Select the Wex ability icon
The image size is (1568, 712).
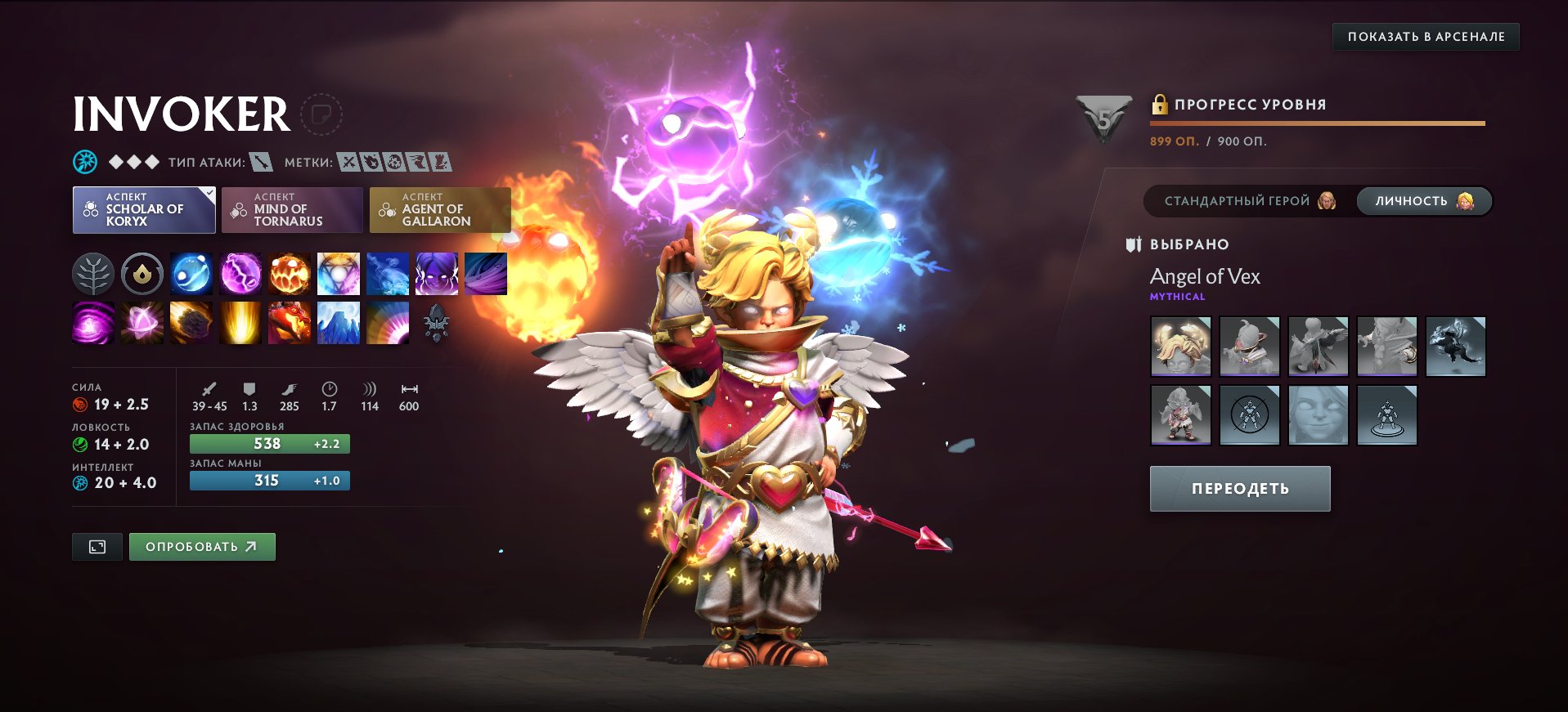click(240, 274)
